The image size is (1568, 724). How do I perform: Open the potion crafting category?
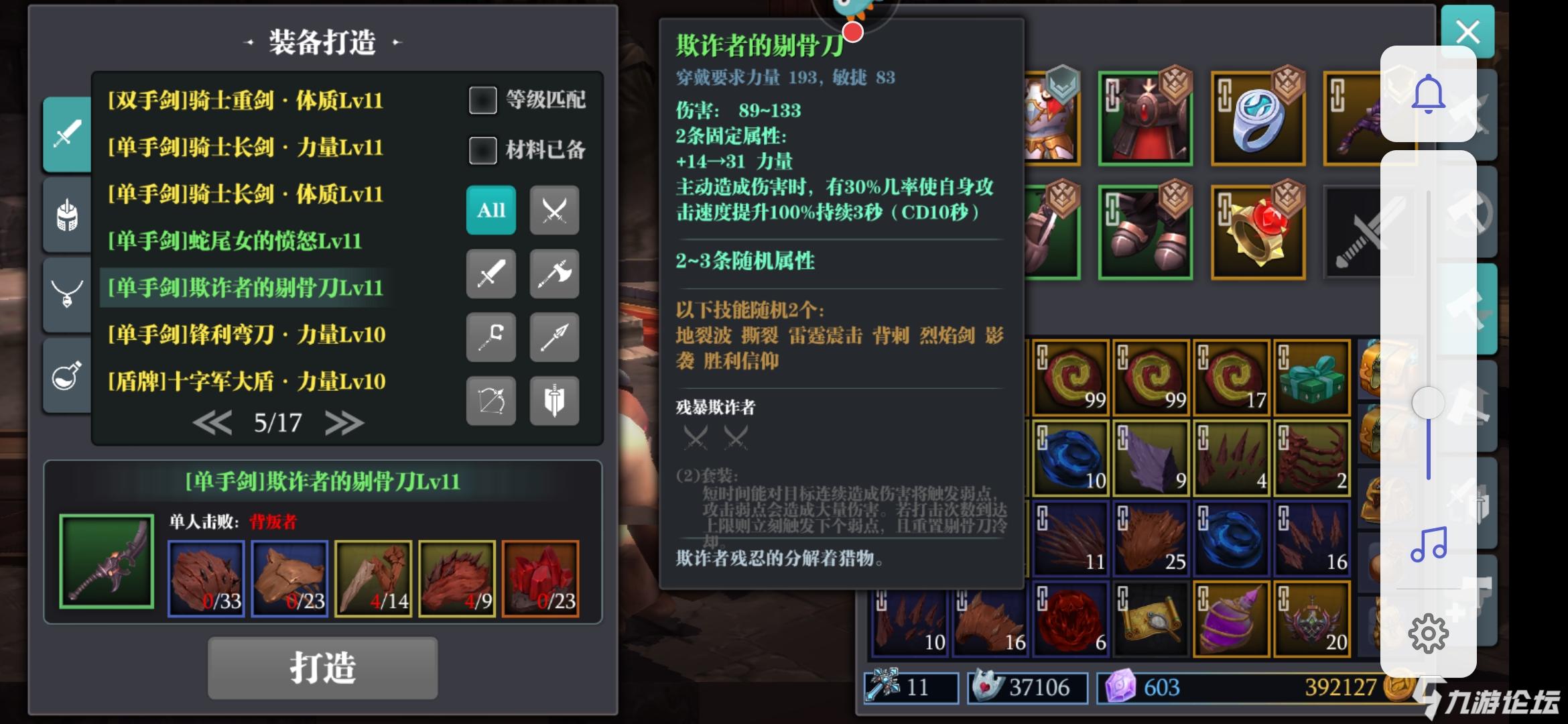click(x=67, y=375)
